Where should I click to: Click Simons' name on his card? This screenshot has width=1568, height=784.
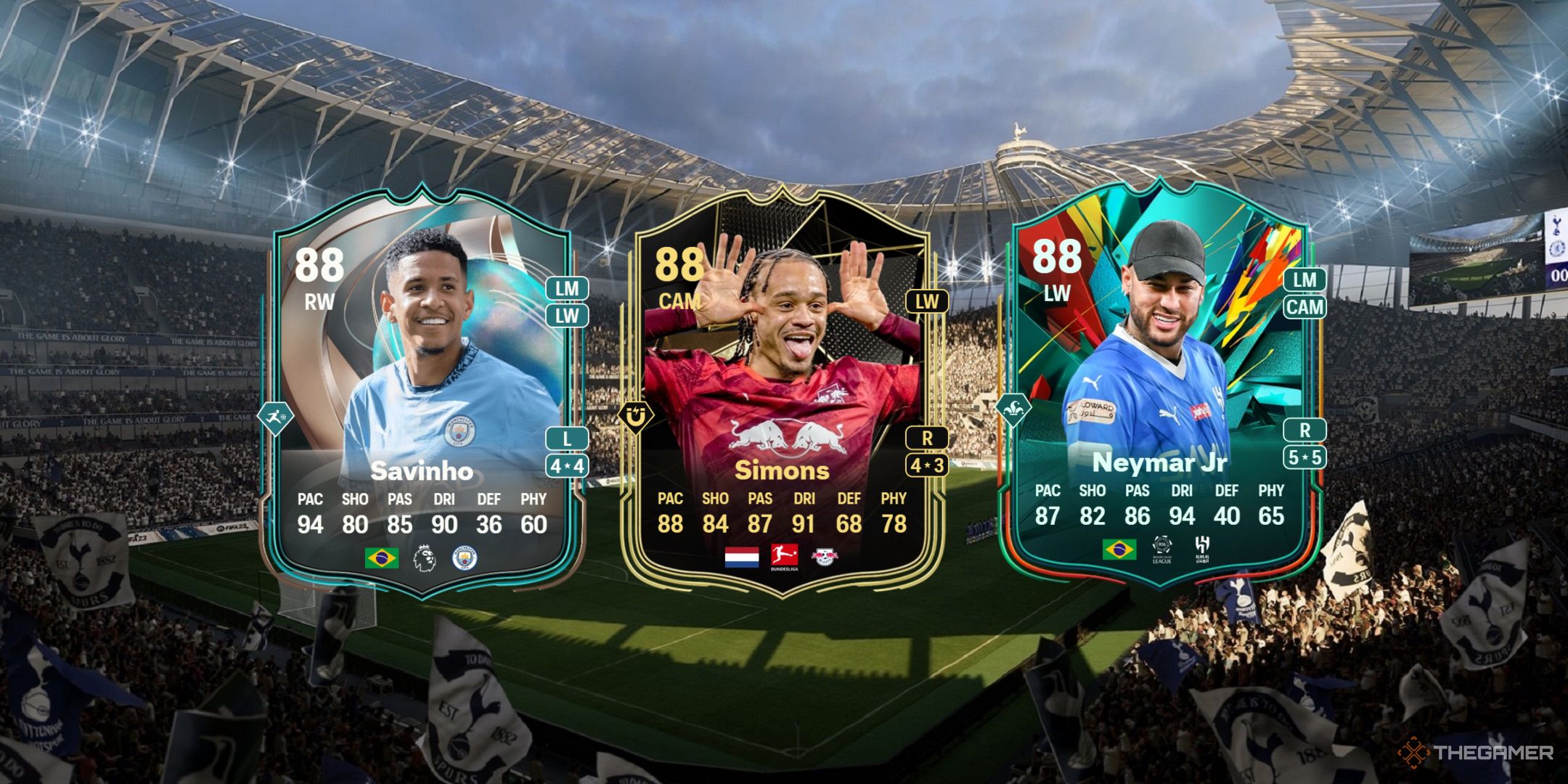784,472
